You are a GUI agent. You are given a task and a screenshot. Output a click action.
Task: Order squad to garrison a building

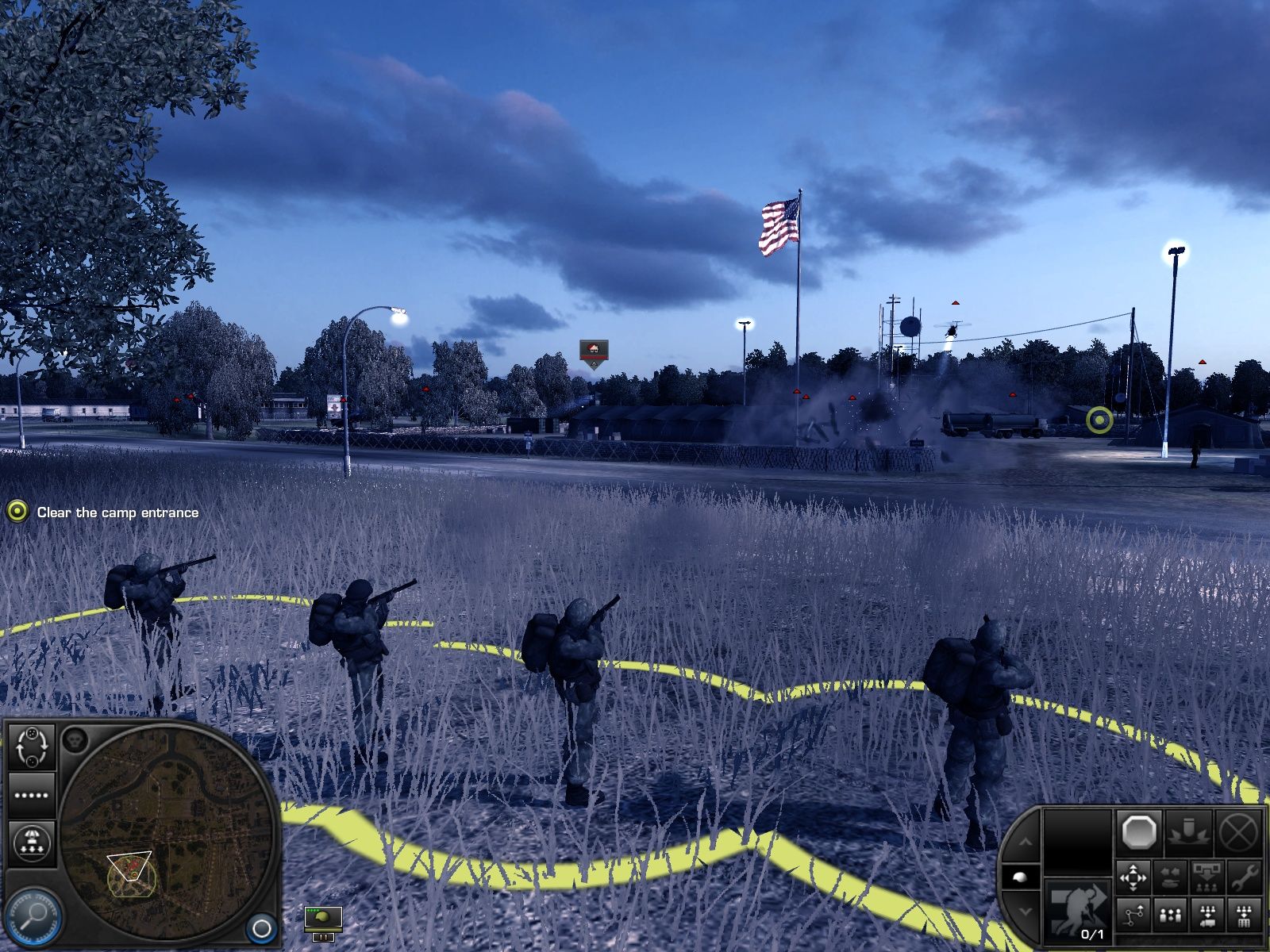tap(1243, 915)
